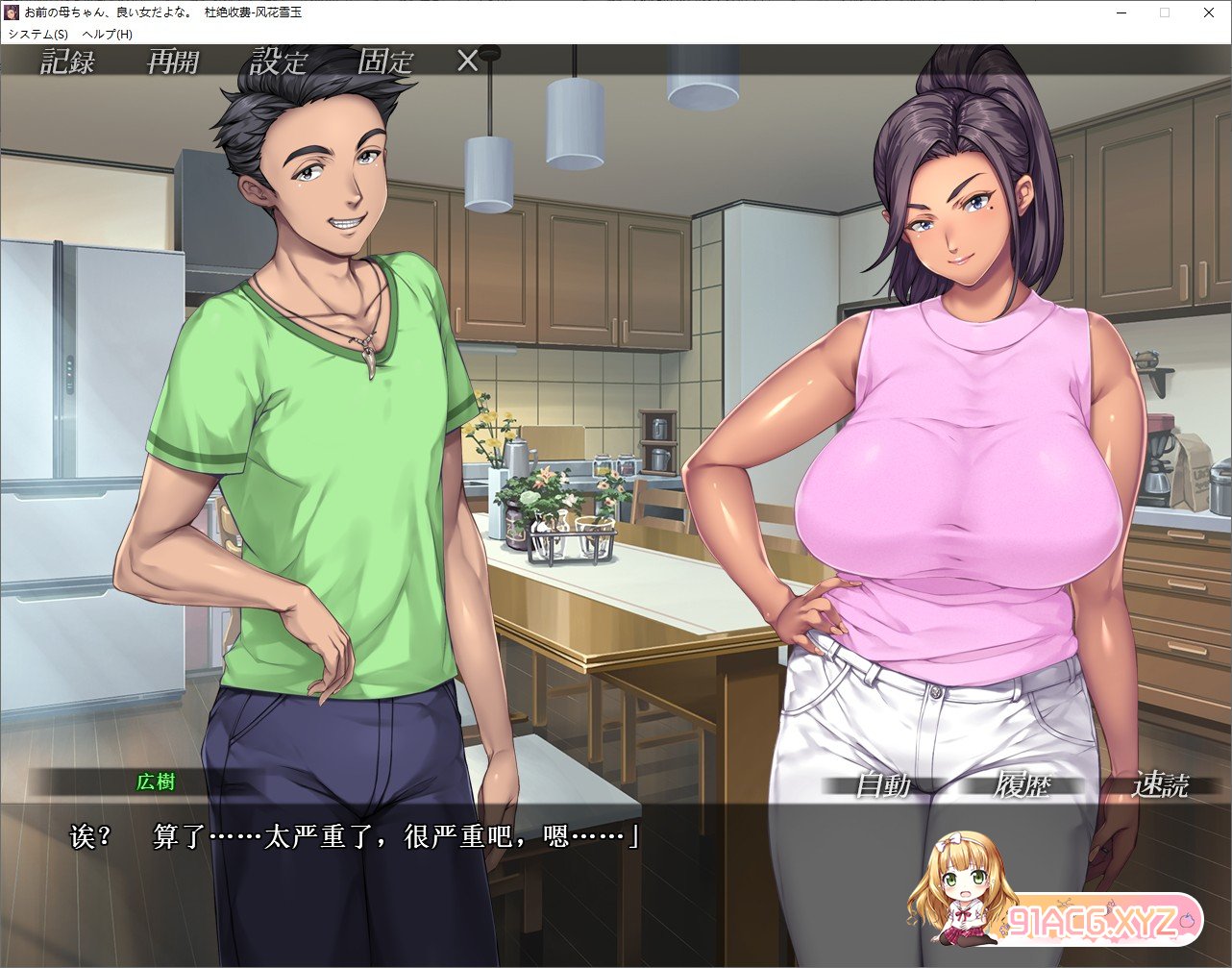Image resolution: width=1232 pixels, height=968 pixels.
Task: Activate 速読 fast-forward mode
Action: (1161, 785)
